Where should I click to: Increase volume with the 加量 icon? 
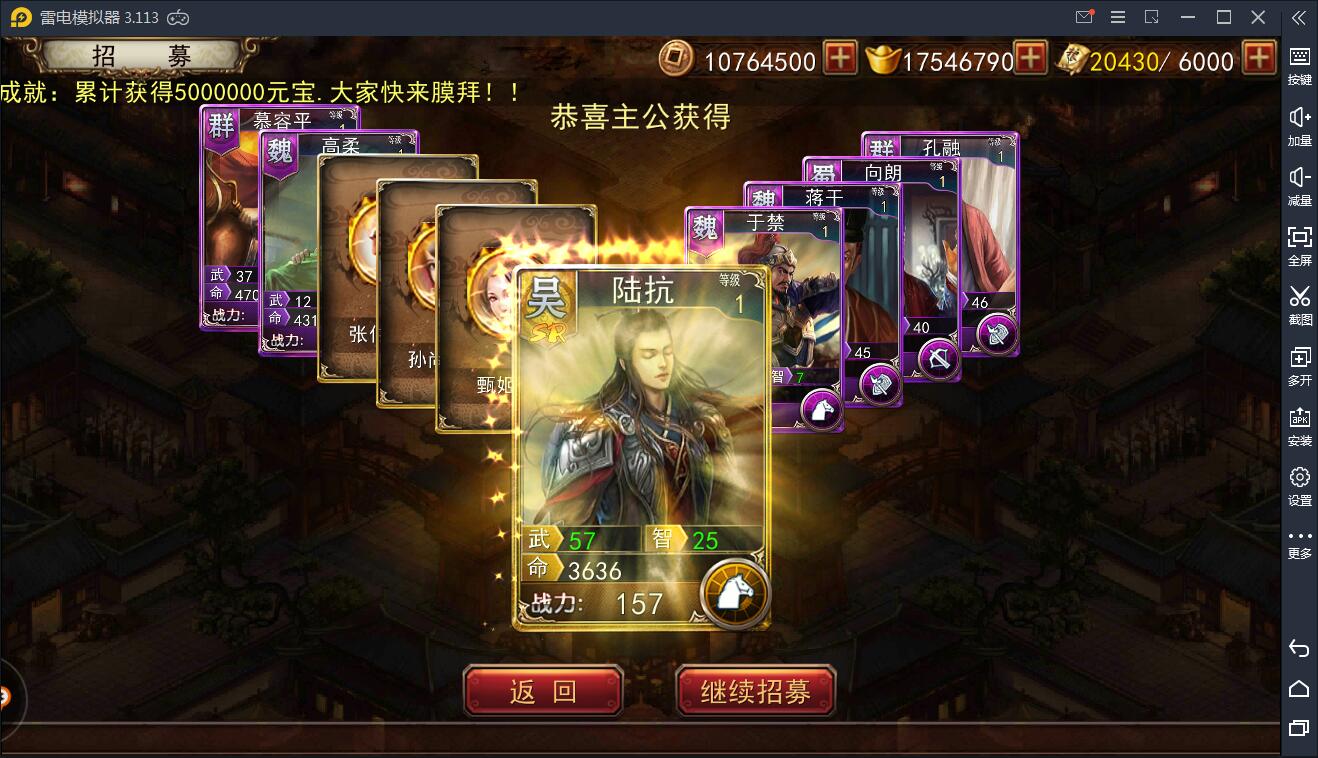pyautogui.click(x=1299, y=123)
